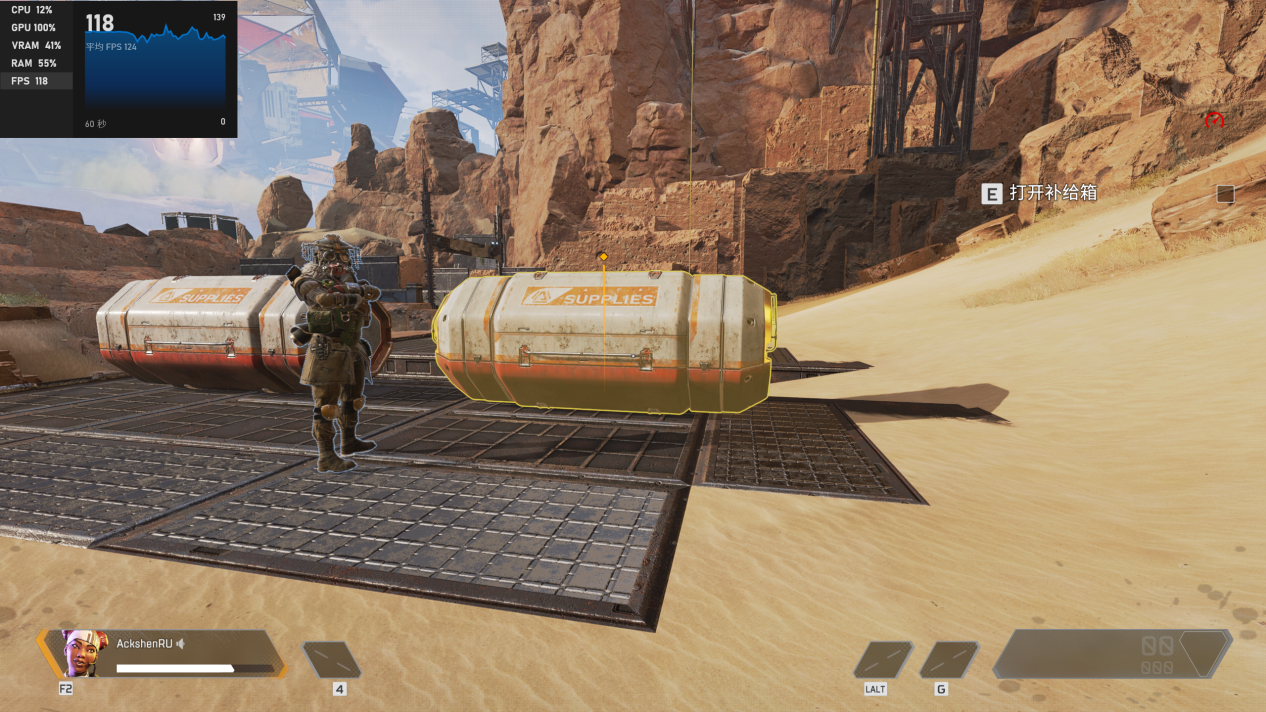
Task: Show the GPU graph in the performance overlay
Action: (35, 27)
